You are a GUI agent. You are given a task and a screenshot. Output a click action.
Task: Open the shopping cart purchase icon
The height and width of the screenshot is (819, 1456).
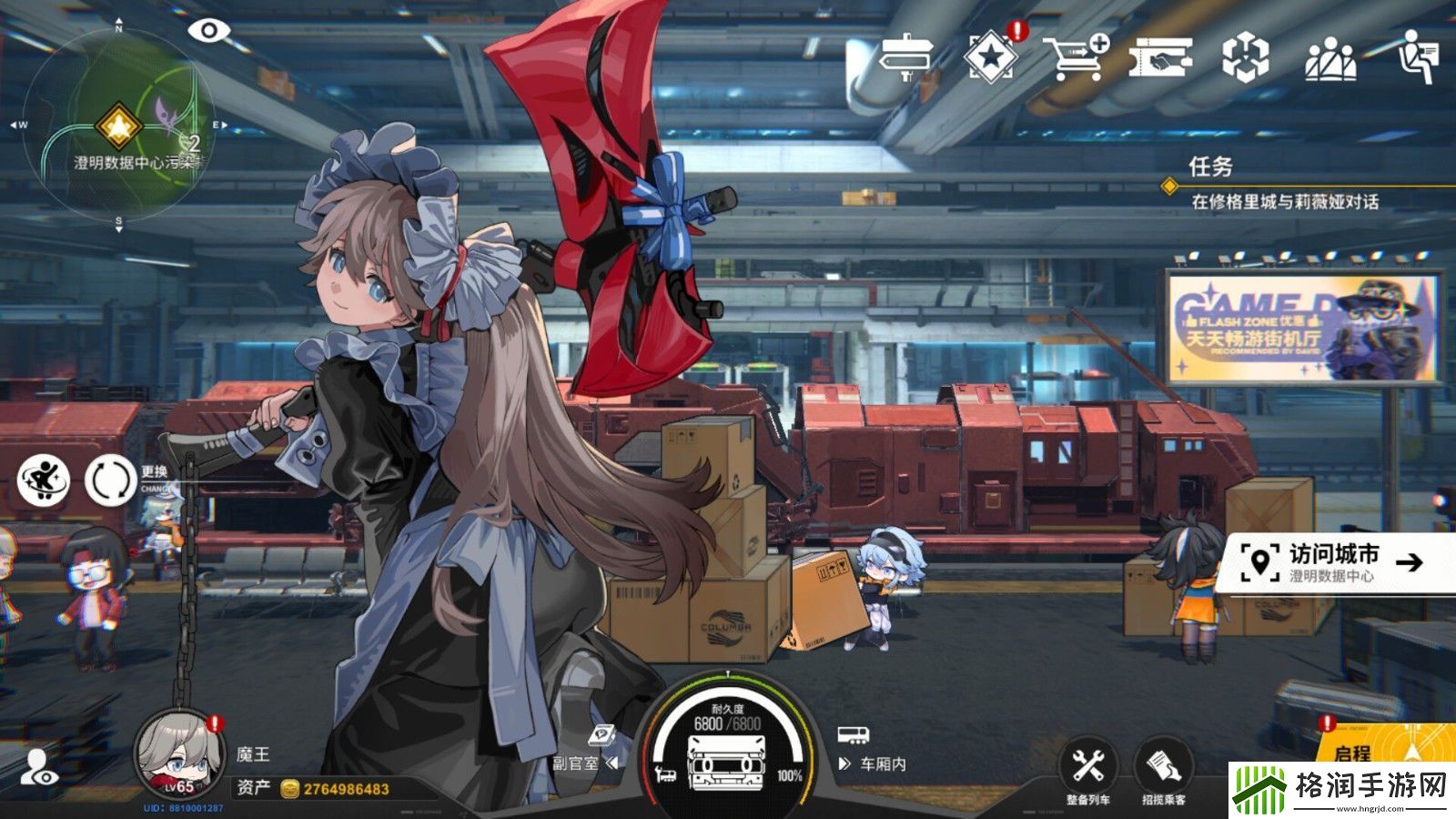1075,56
